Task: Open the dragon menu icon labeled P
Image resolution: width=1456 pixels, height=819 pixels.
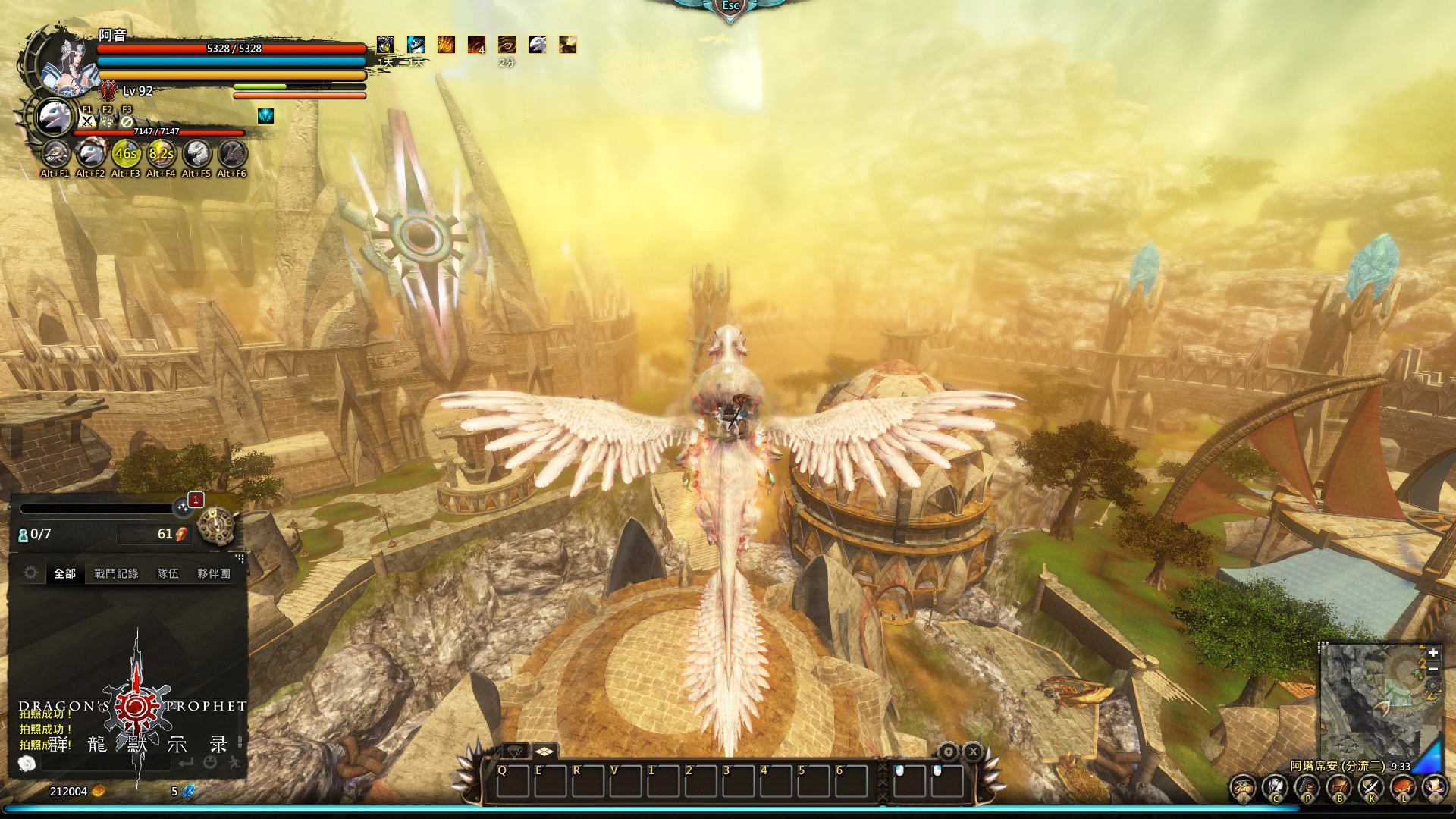Action: pos(1307,787)
